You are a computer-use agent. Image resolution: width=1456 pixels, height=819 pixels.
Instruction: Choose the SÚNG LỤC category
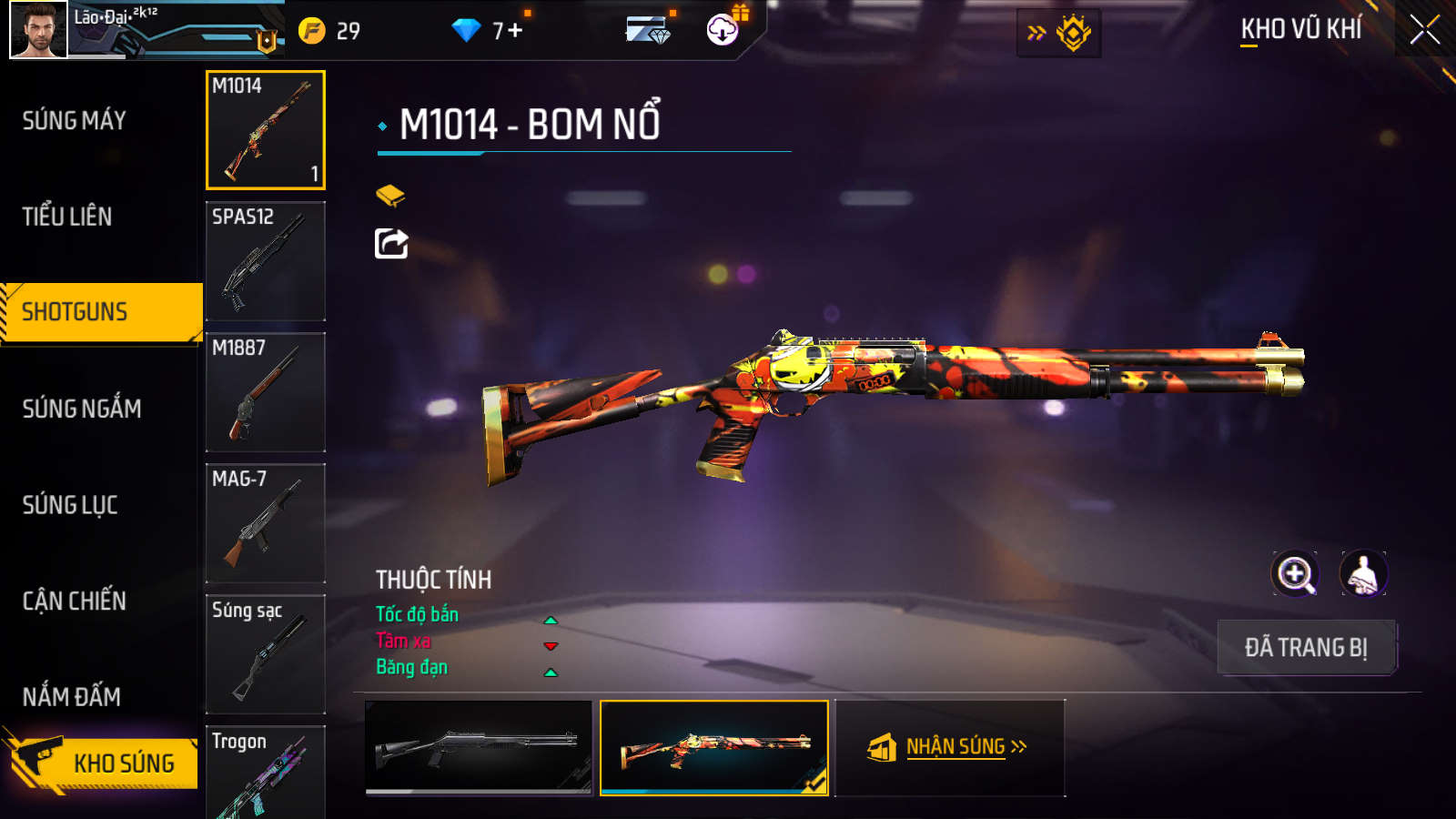70,505
